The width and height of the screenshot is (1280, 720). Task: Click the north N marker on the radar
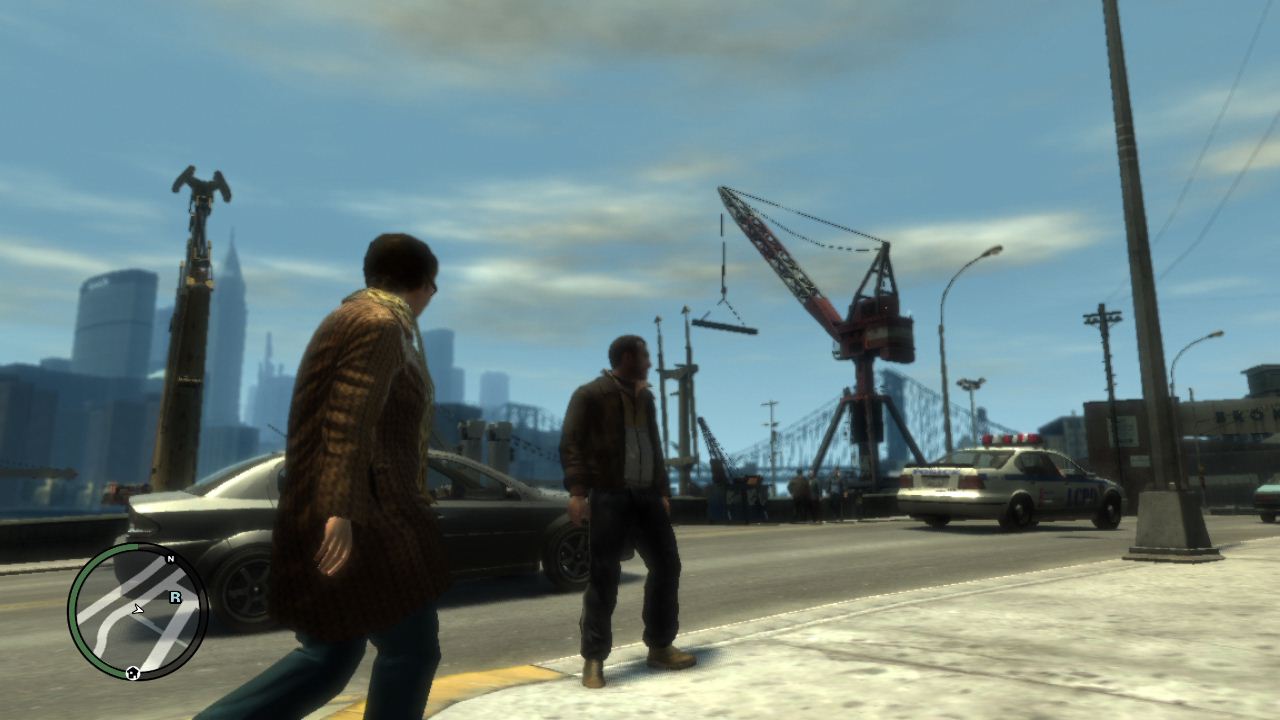coord(170,558)
